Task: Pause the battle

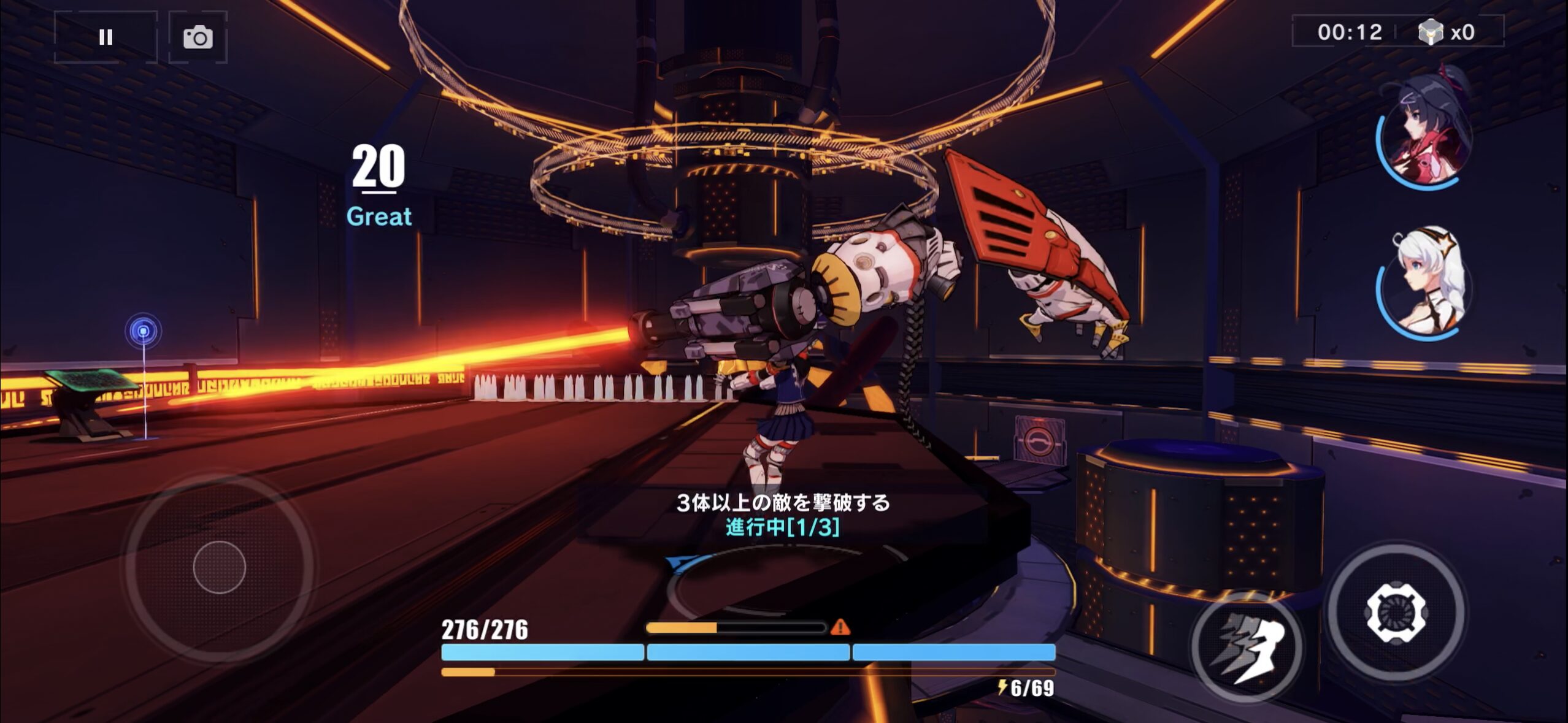Action: click(x=106, y=37)
